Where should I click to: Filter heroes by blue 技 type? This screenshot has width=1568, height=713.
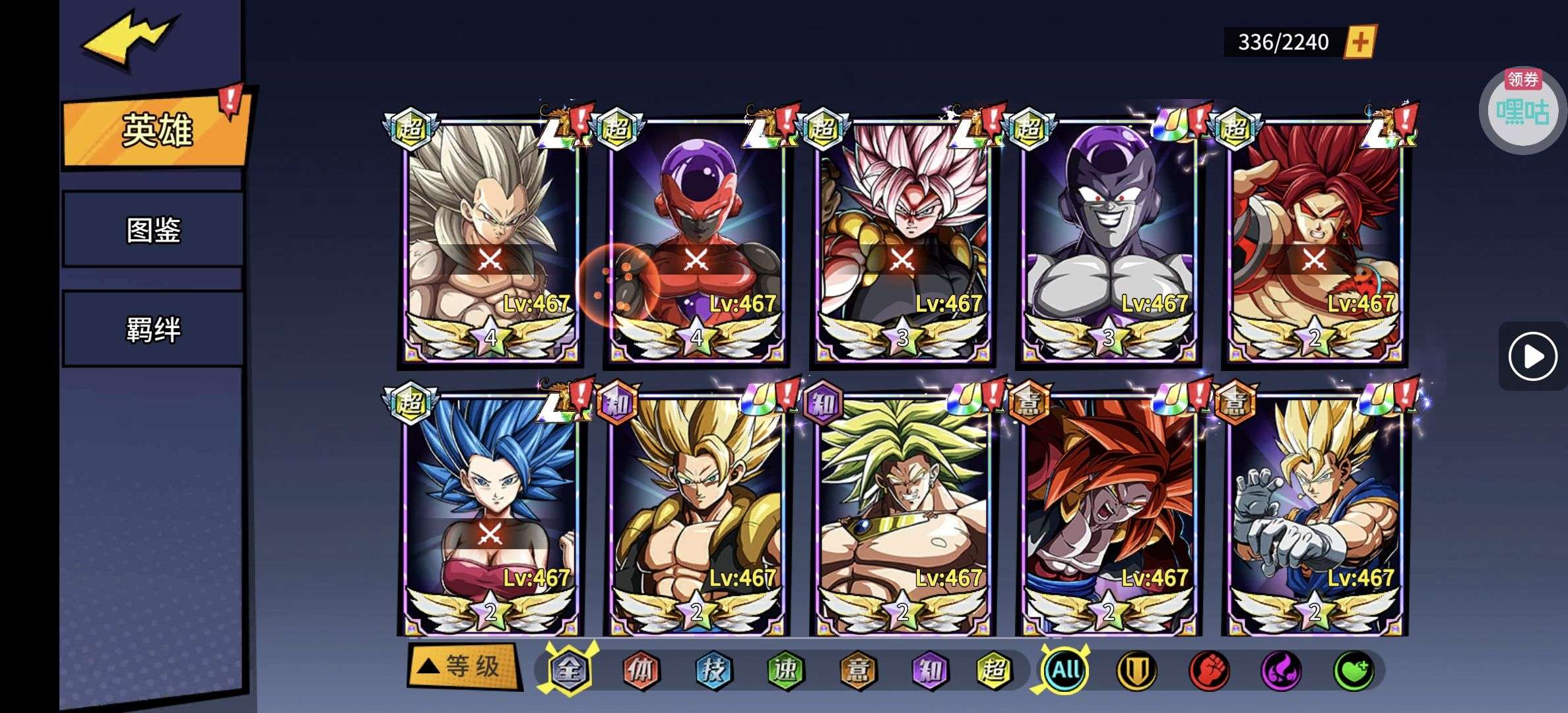[713, 671]
